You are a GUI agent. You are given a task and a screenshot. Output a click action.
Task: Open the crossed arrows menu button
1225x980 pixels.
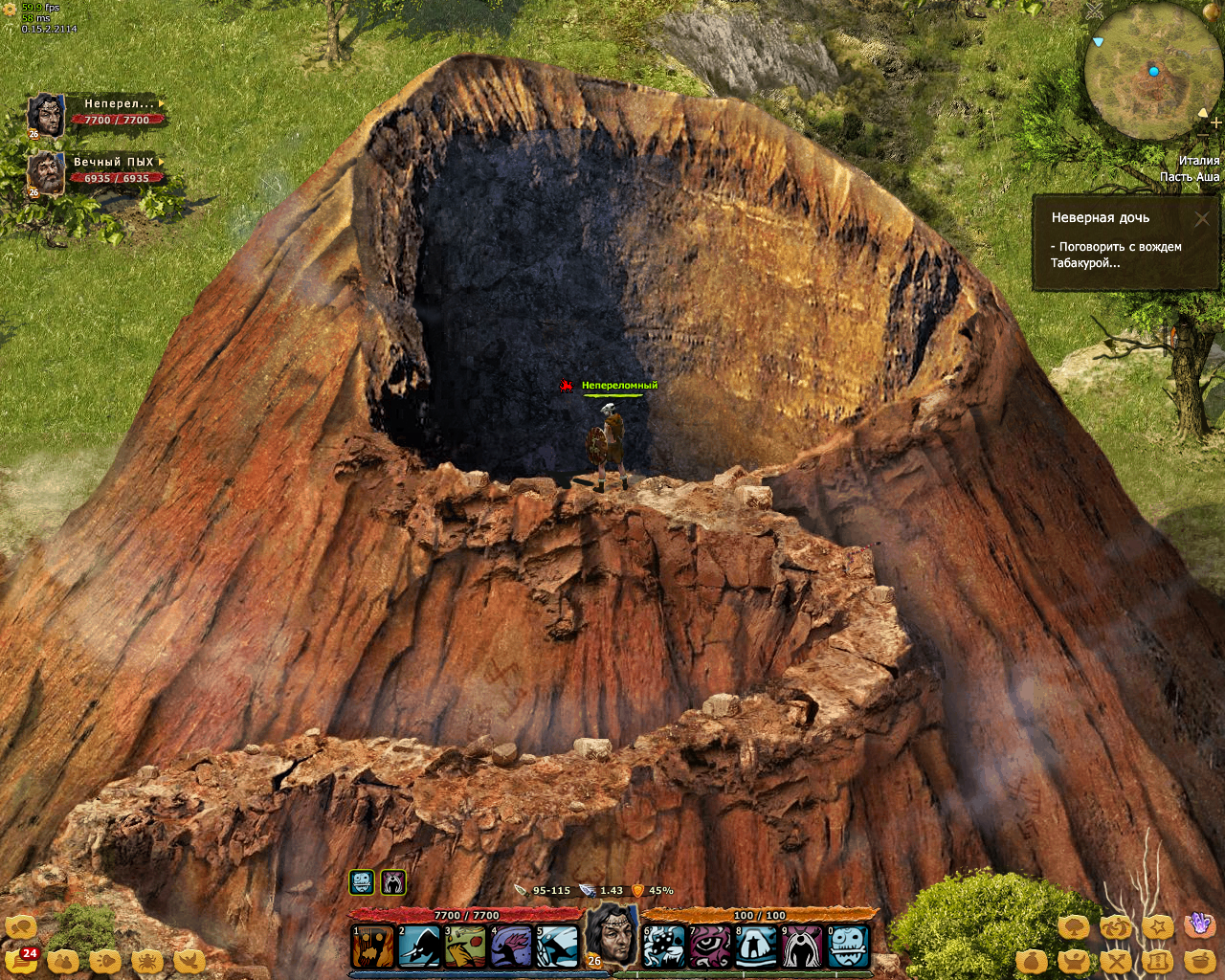[x=1116, y=961]
